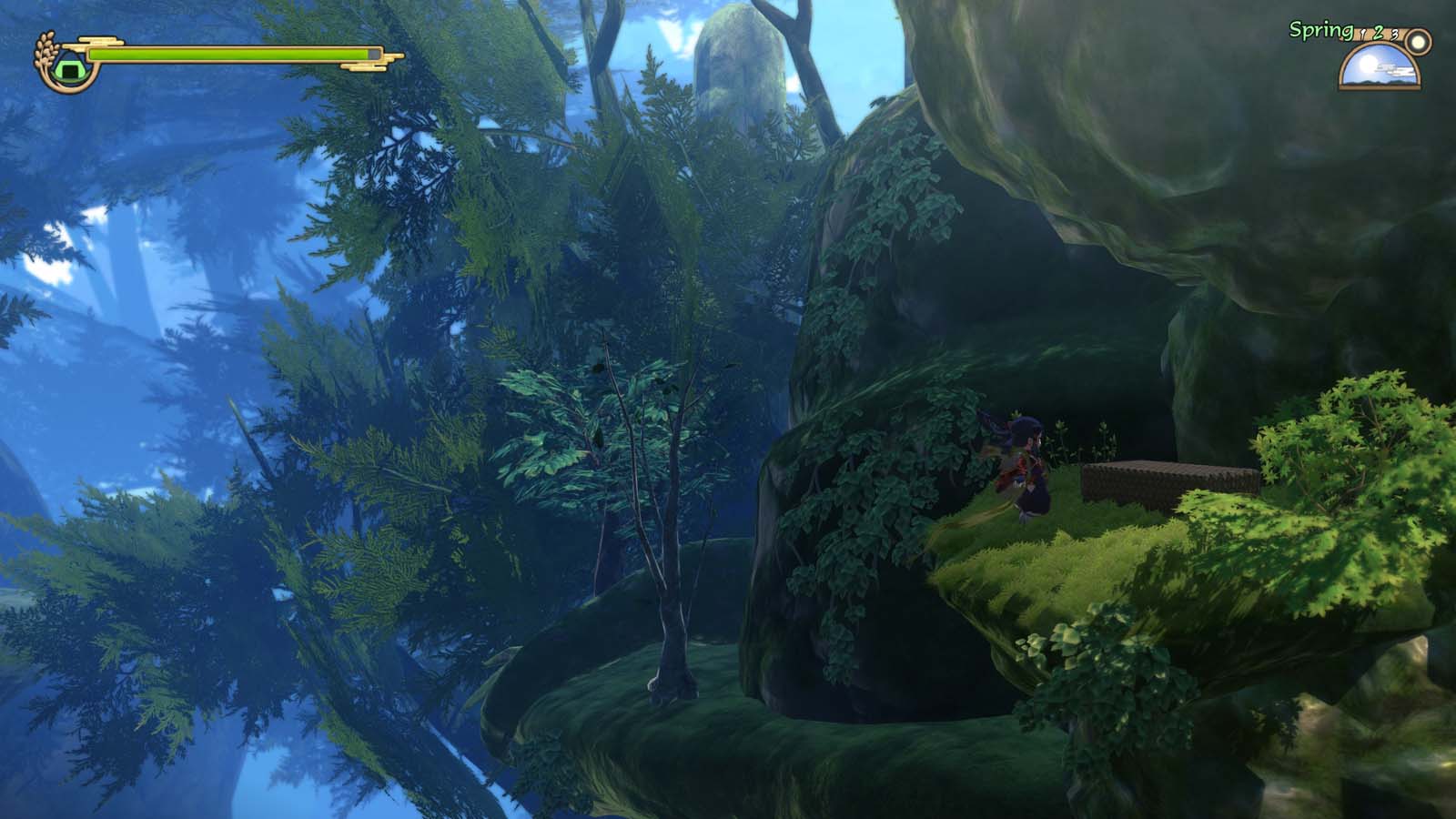Select day number 1 on the calendar strip
This screenshot has width=1456, height=819.
(1362, 34)
